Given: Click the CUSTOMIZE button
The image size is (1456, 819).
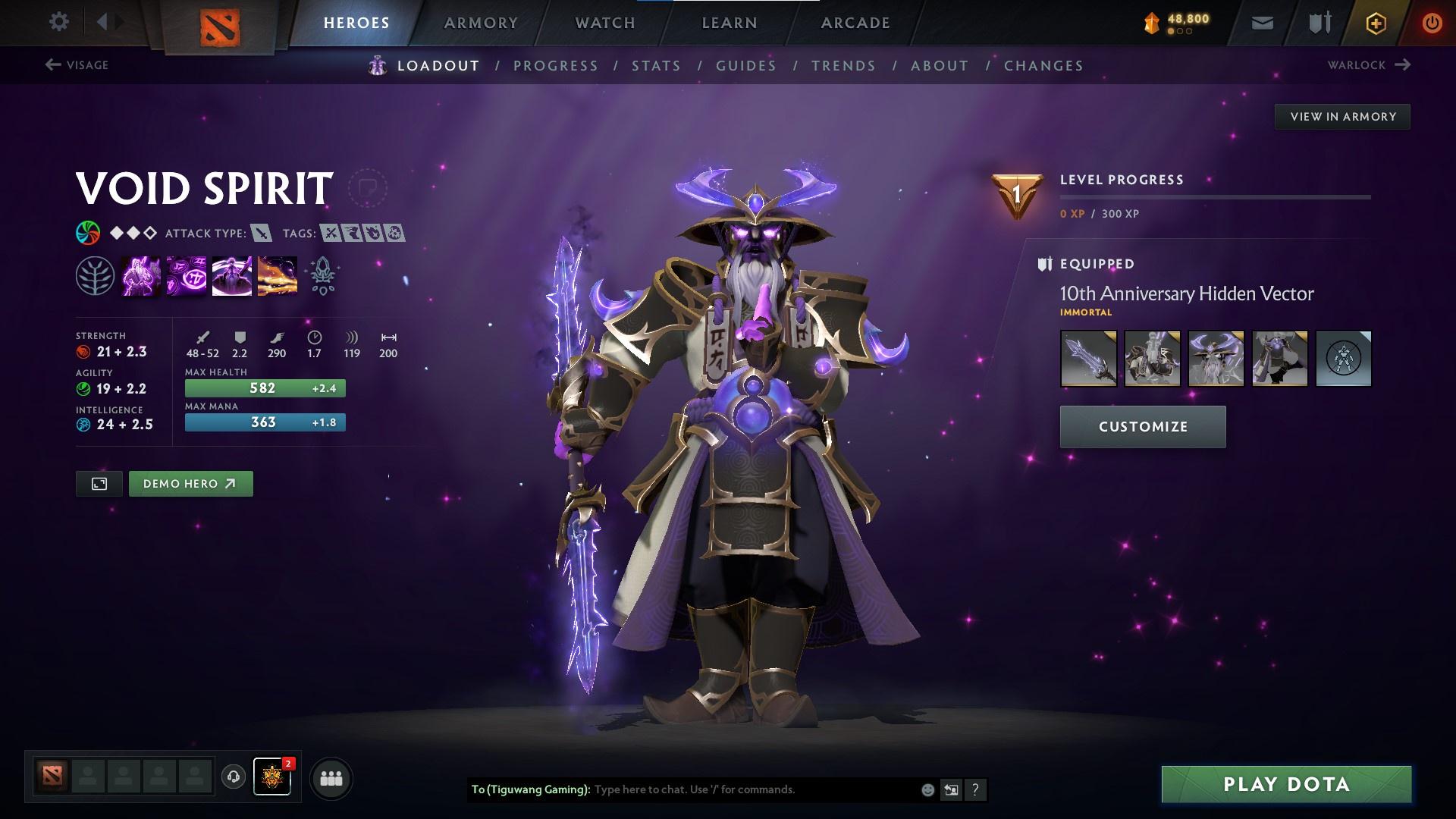Looking at the screenshot, I should tap(1142, 426).
